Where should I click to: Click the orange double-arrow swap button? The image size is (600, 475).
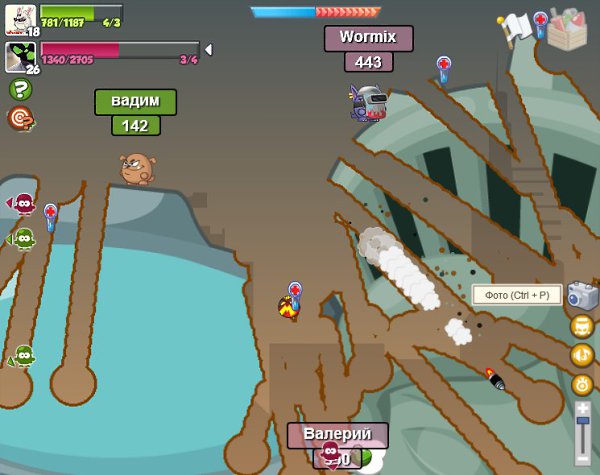[x=582, y=355]
